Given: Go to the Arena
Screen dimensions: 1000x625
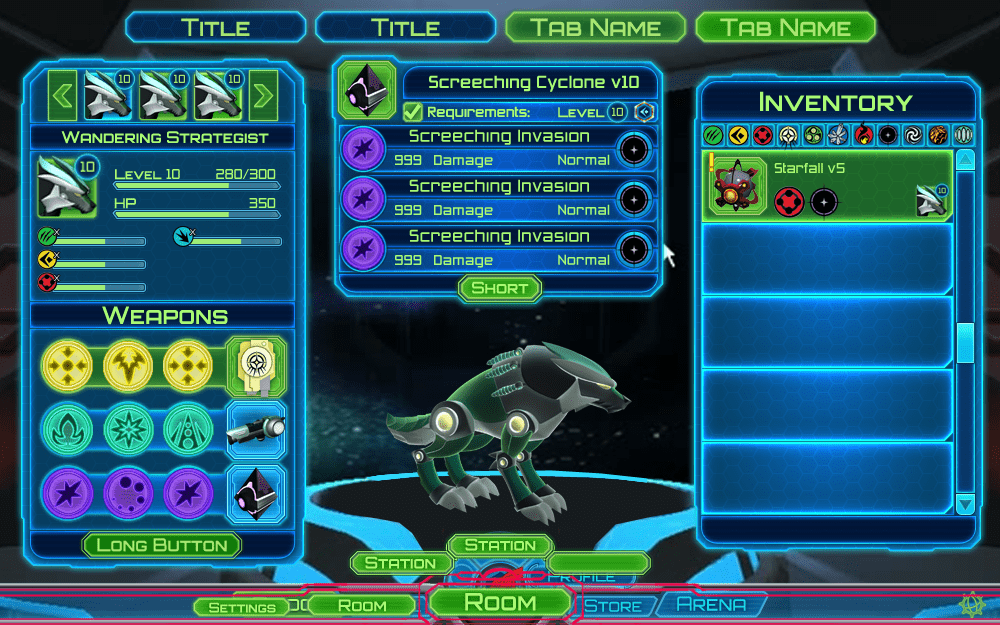Looking at the screenshot, I should [712, 604].
